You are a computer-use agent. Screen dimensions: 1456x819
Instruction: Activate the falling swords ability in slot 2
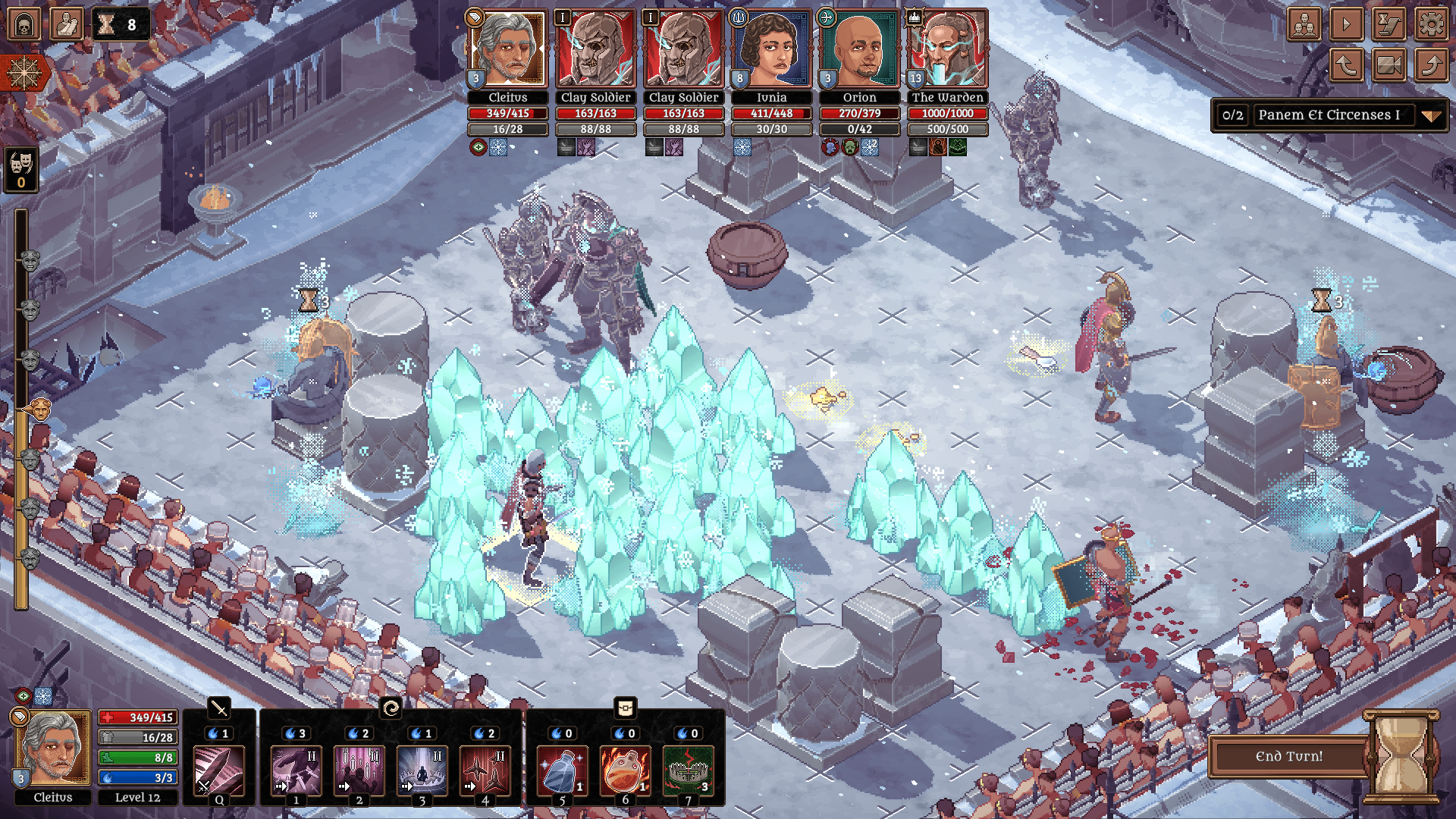click(359, 770)
